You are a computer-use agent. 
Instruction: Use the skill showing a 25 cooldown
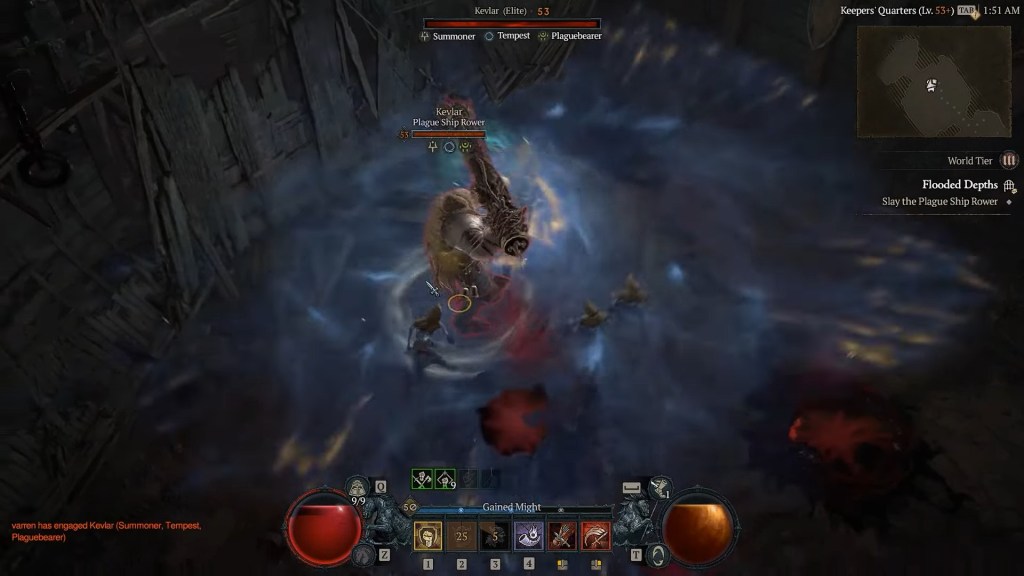click(462, 537)
